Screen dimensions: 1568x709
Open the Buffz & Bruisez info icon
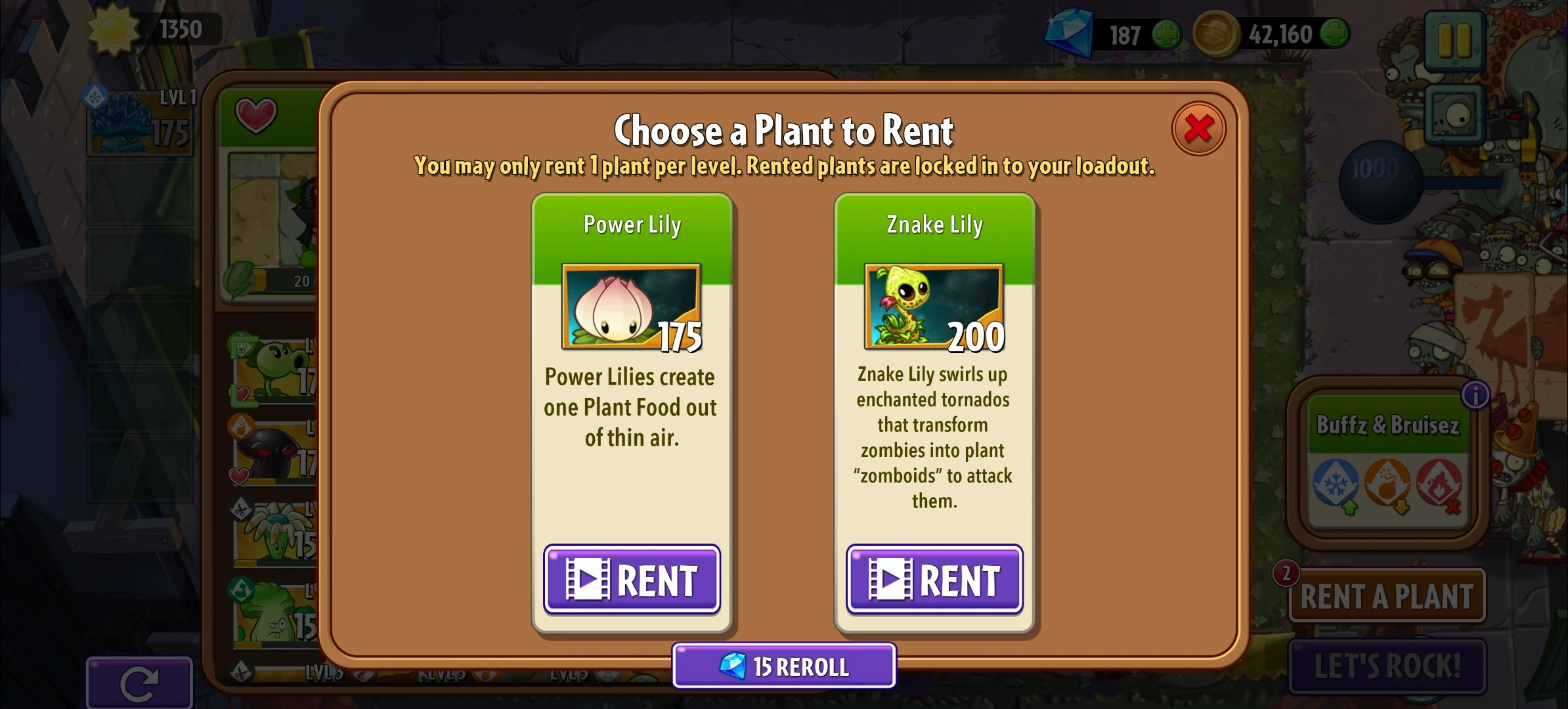[x=1475, y=395]
